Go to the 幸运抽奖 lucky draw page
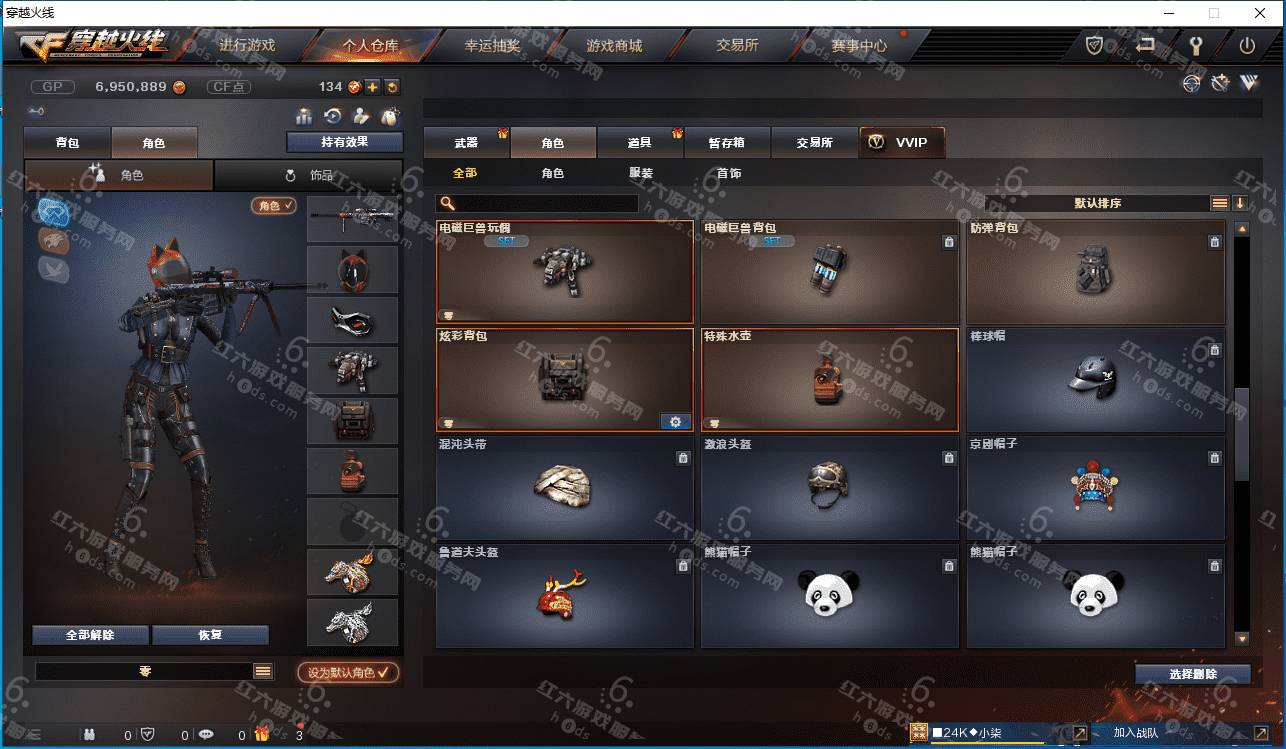 (492, 45)
